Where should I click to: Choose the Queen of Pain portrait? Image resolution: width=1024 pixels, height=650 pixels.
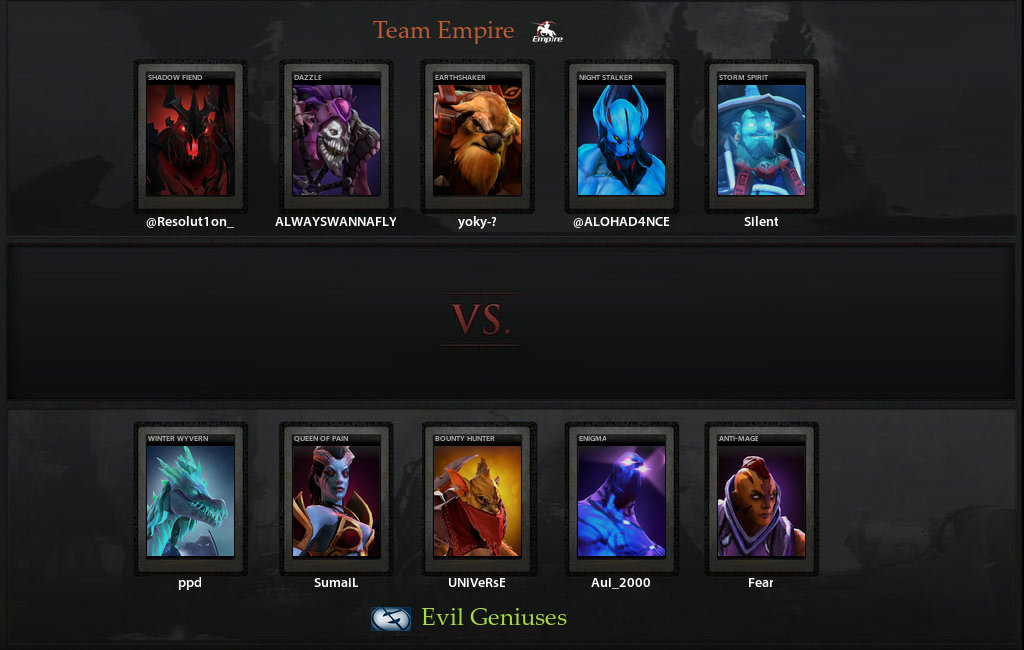pos(336,499)
